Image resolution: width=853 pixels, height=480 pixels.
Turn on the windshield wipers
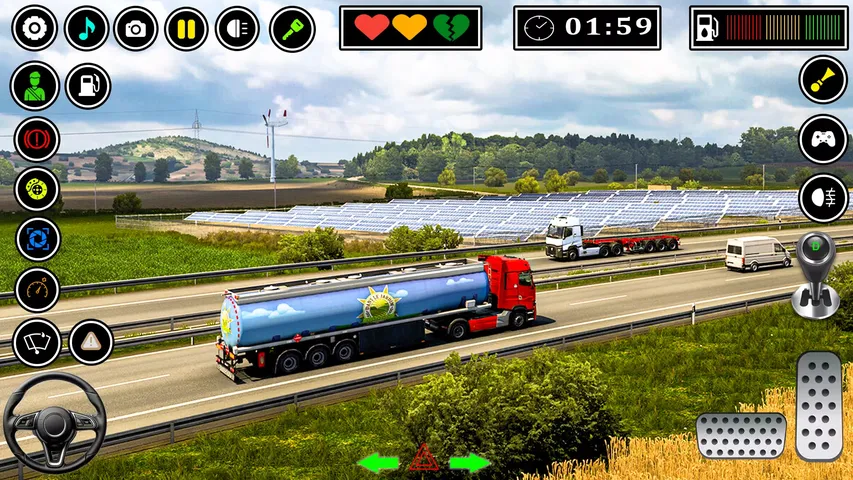[x=37, y=343]
